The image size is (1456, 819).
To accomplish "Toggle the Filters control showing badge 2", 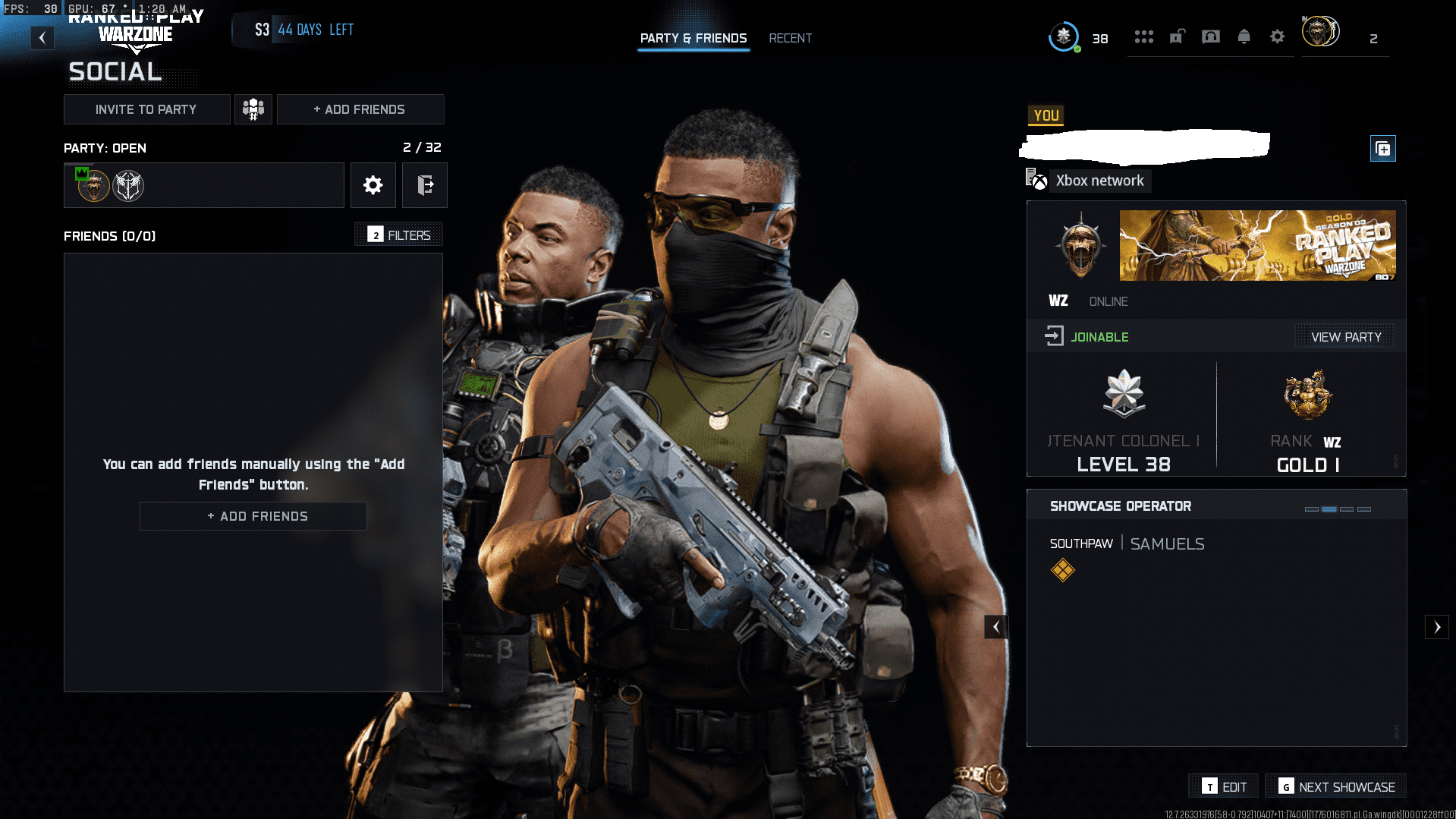I will click(398, 235).
